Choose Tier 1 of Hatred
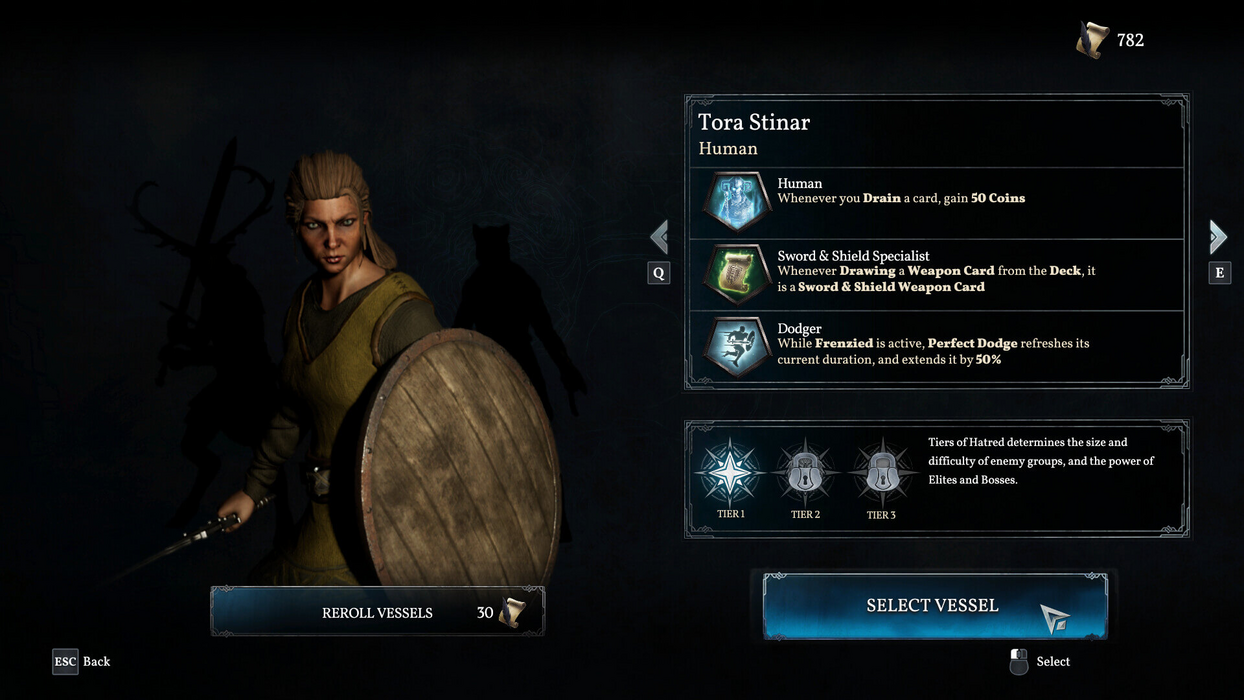The width and height of the screenshot is (1244, 700). (730, 471)
